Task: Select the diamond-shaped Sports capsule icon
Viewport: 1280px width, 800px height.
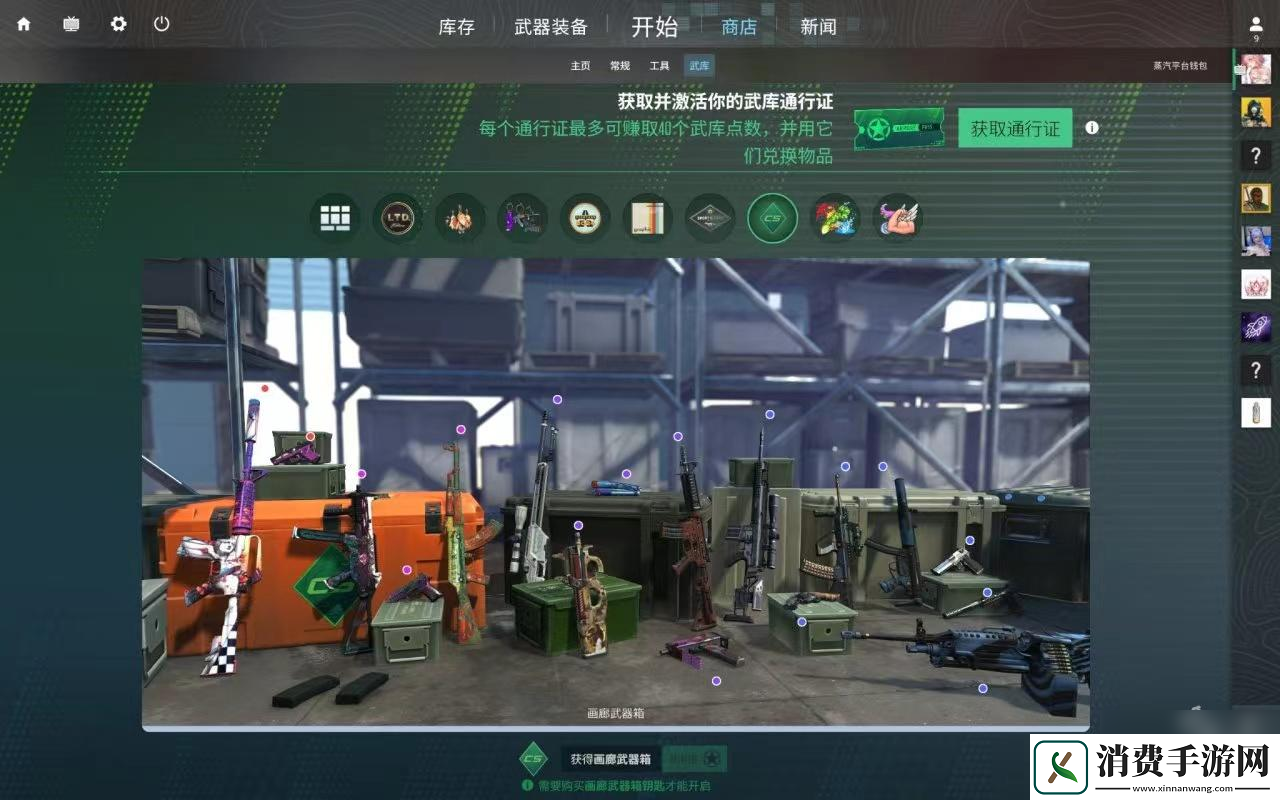Action: (710, 218)
